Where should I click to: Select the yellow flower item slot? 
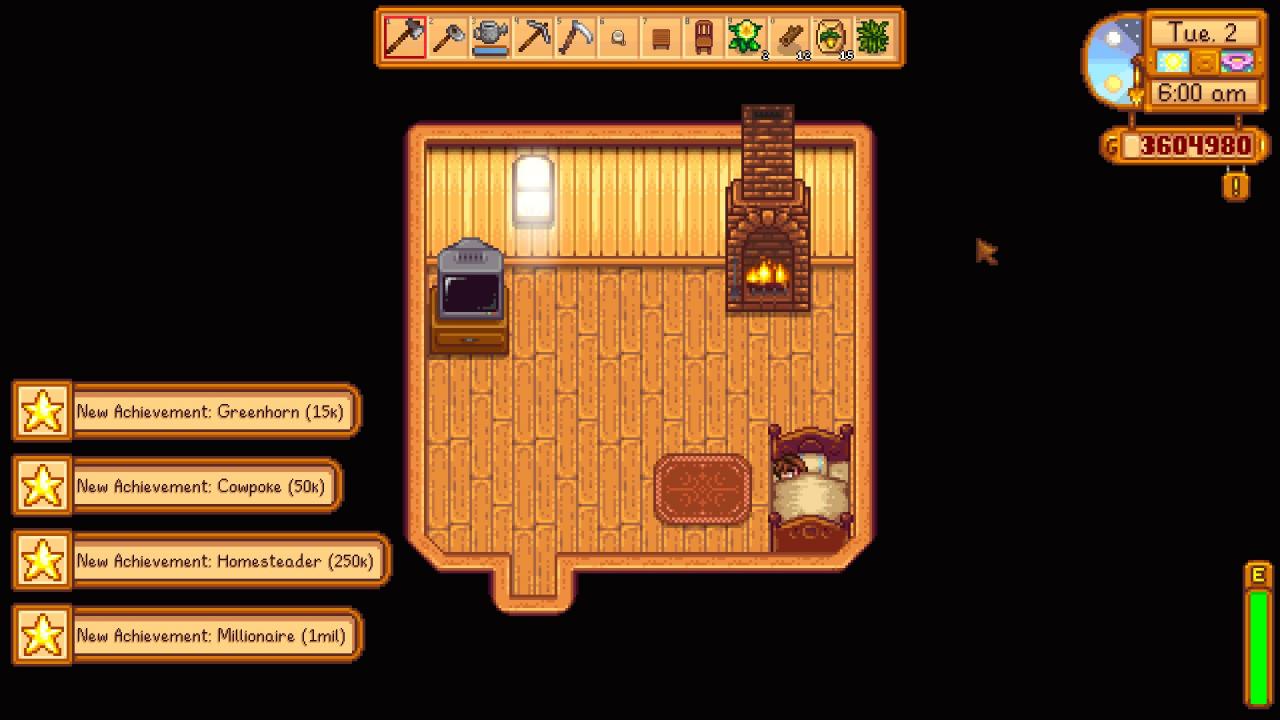[x=746, y=38]
